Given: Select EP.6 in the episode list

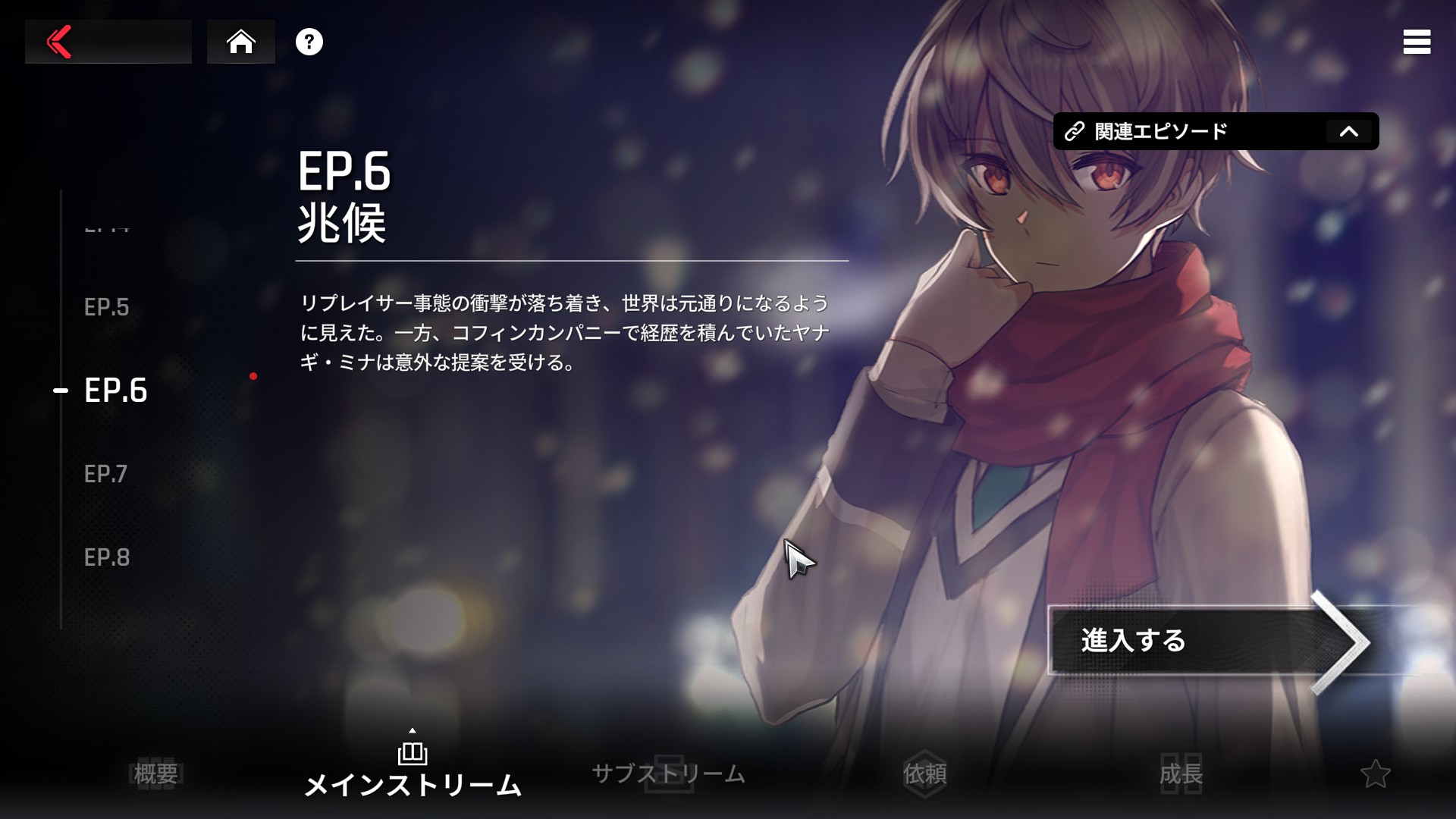Looking at the screenshot, I should click(x=116, y=391).
